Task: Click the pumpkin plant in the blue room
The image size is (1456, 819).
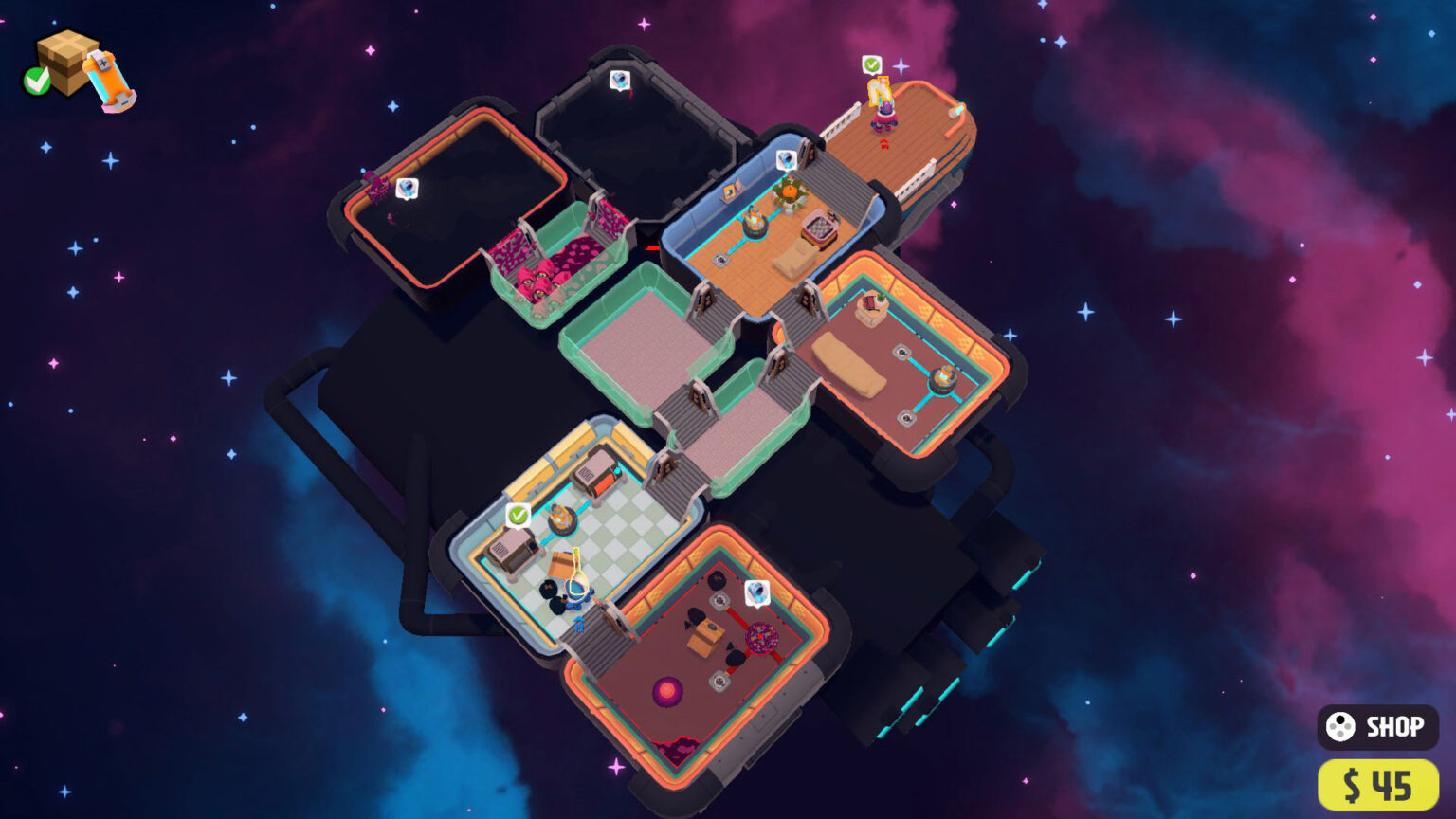Action: [x=789, y=191]
